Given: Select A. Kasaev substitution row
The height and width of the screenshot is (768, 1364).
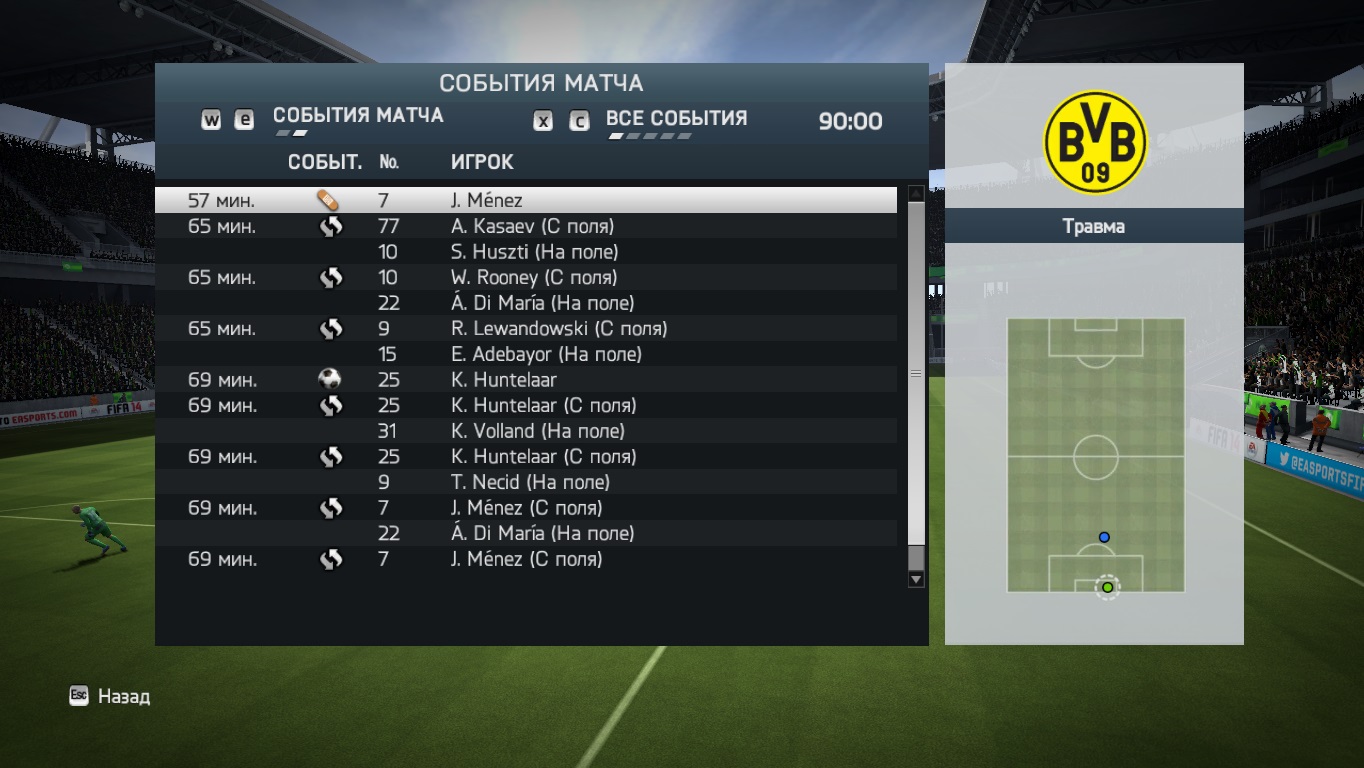Looking at the screenshot, I should pos(525,226).
